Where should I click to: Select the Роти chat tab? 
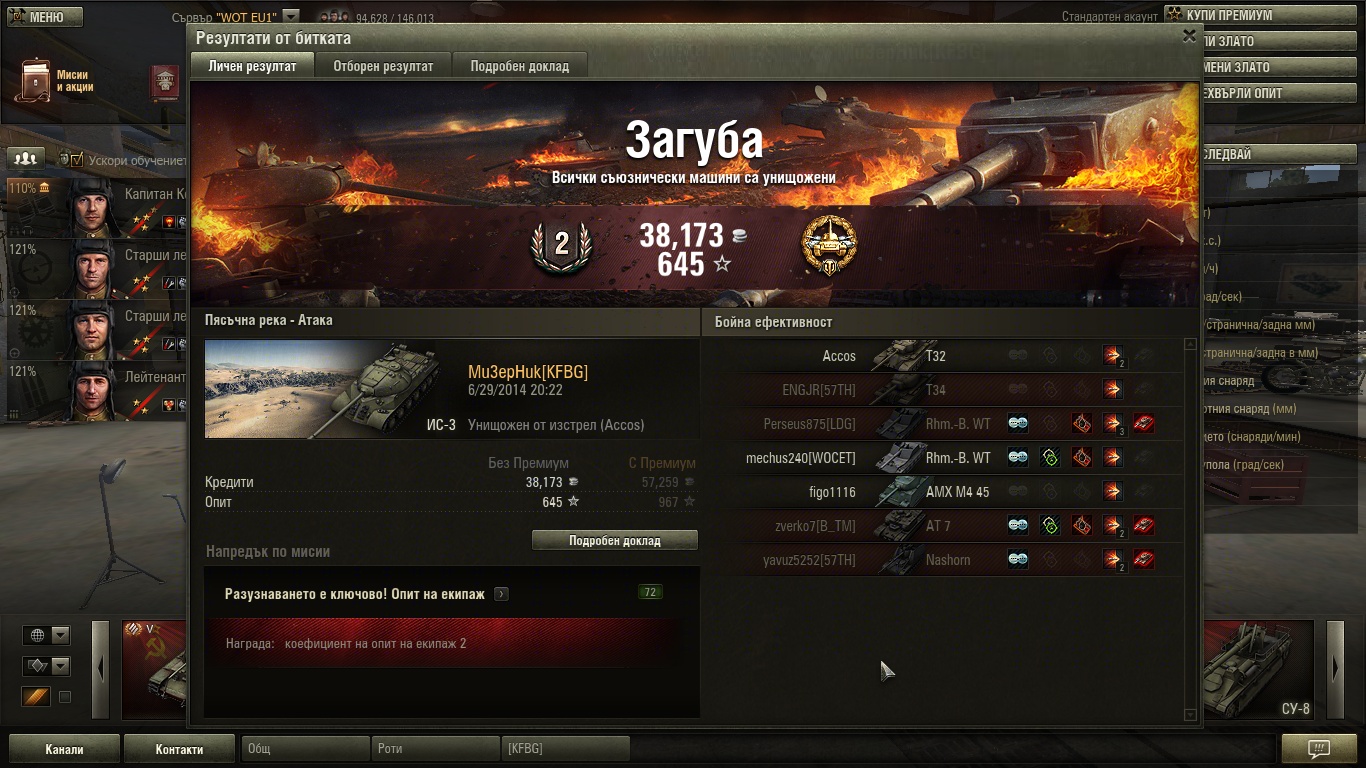point(436,749)
